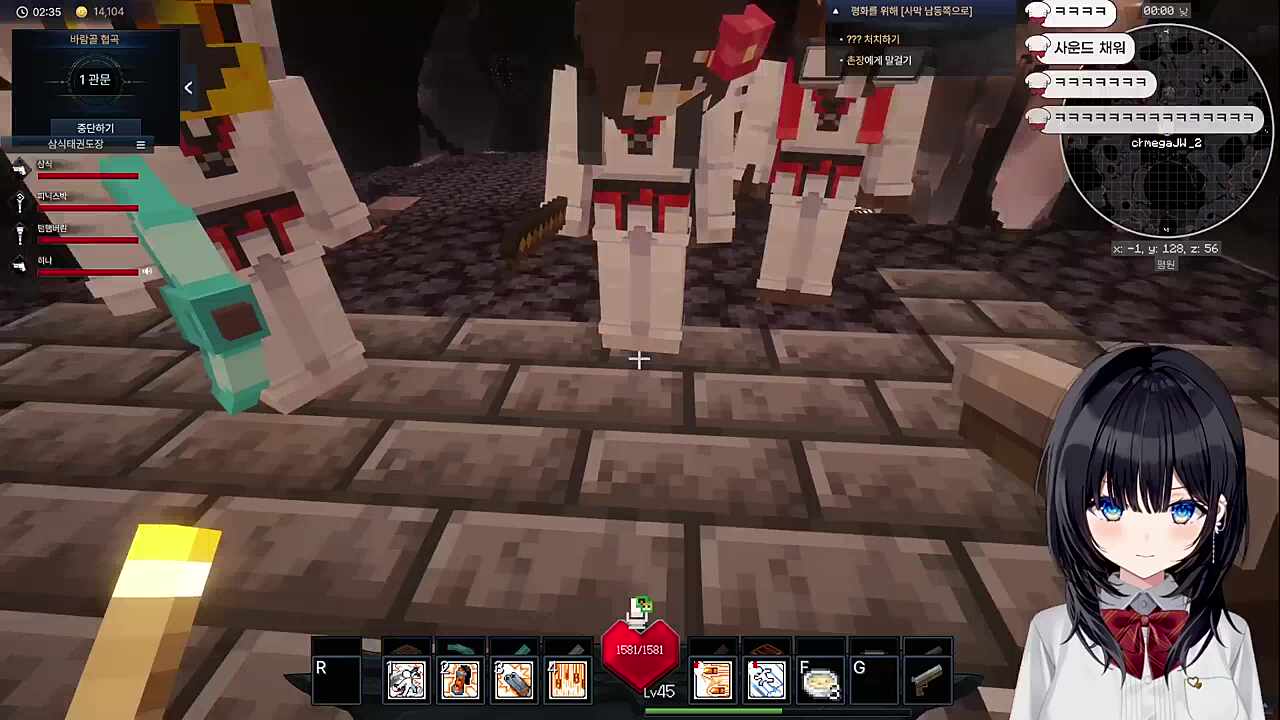Activate the skill in hotbar slot 4
Screen dimensions: 1280x720
(566, 680)
